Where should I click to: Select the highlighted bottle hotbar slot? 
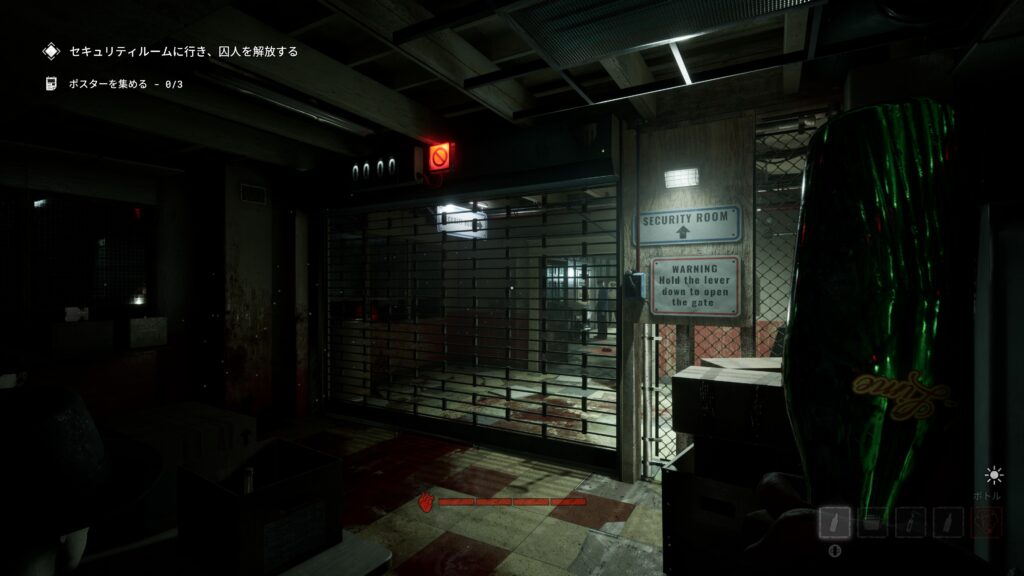click(835, 522)
